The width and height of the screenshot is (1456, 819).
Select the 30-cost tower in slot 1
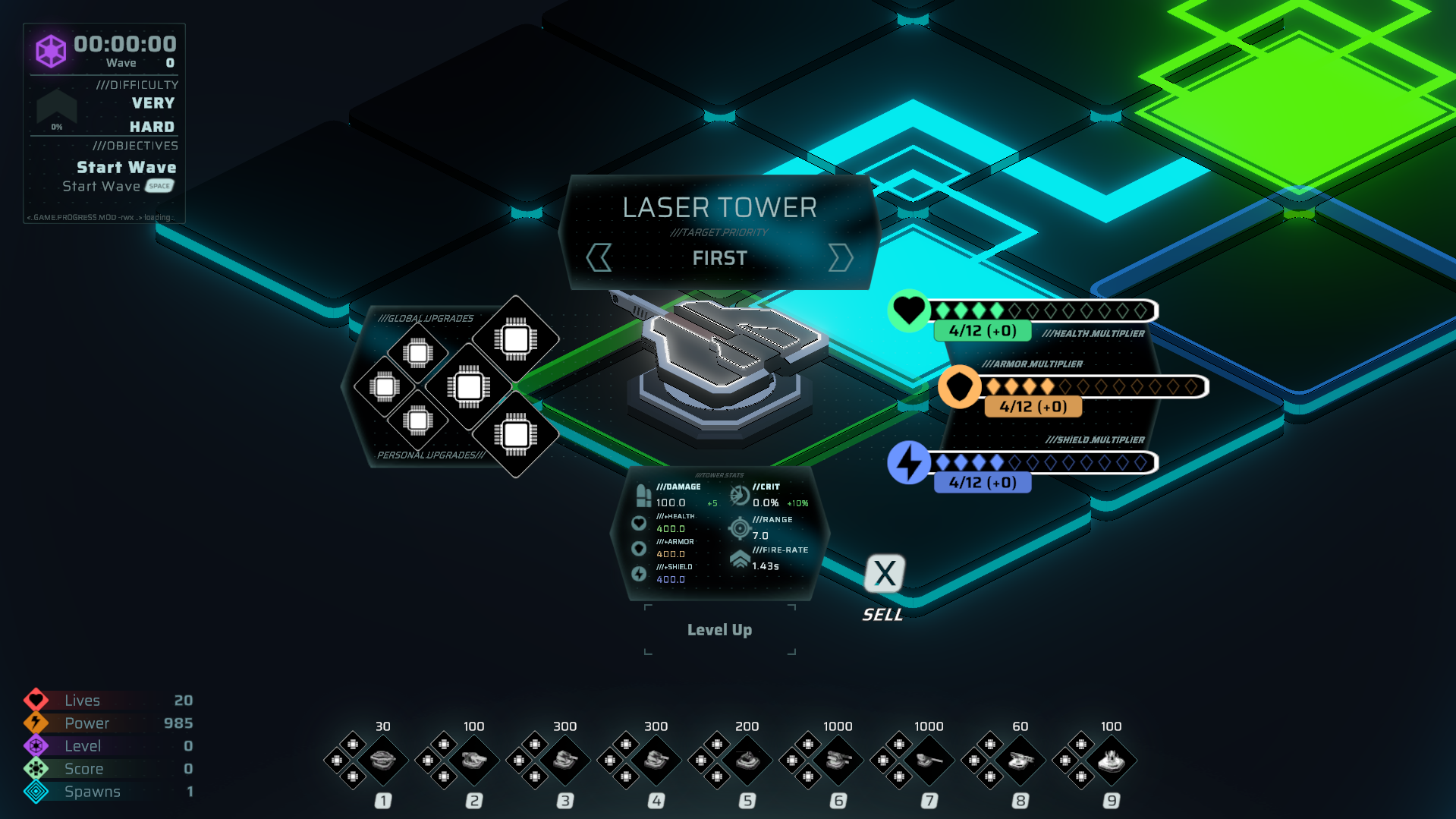click(x=382, y=760)
